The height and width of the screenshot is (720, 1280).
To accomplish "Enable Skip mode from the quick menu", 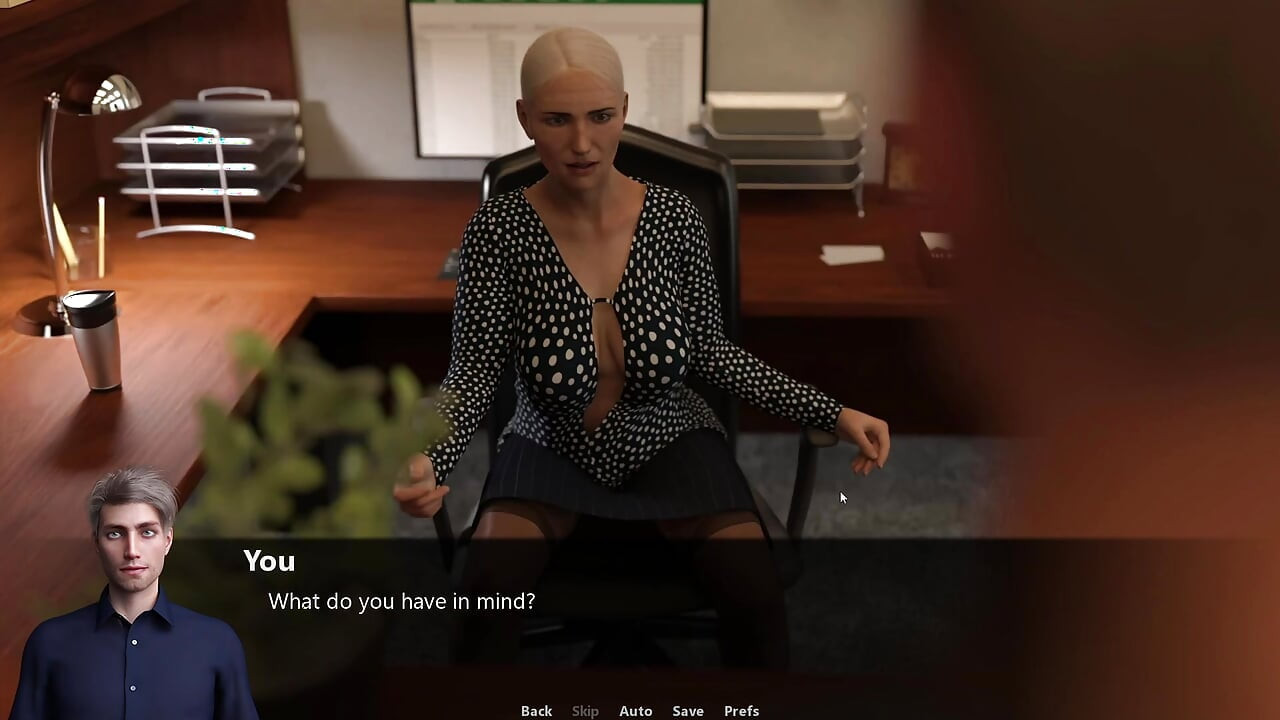I will [585, 710].
